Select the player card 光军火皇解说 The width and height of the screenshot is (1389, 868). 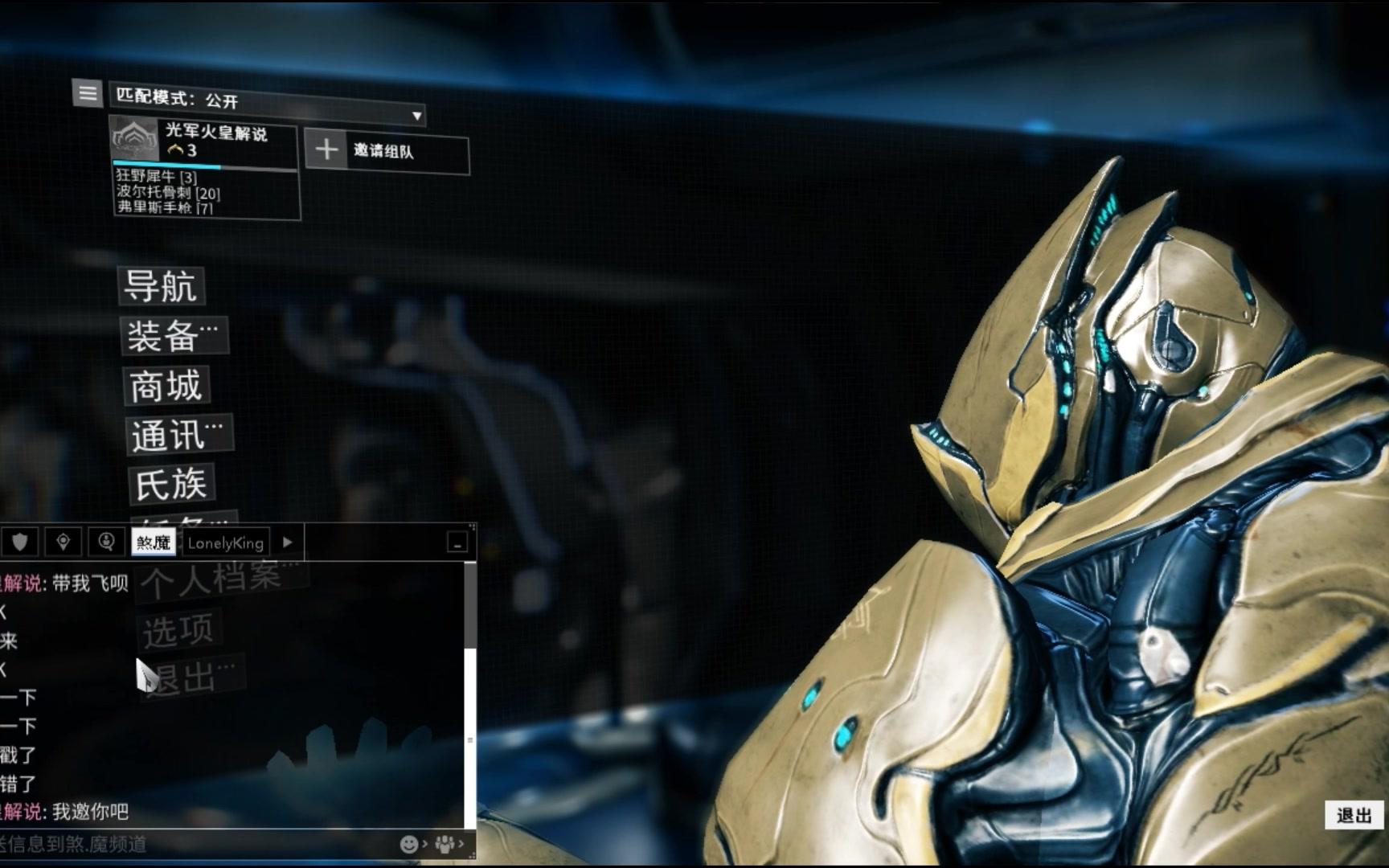coord(204,141)
